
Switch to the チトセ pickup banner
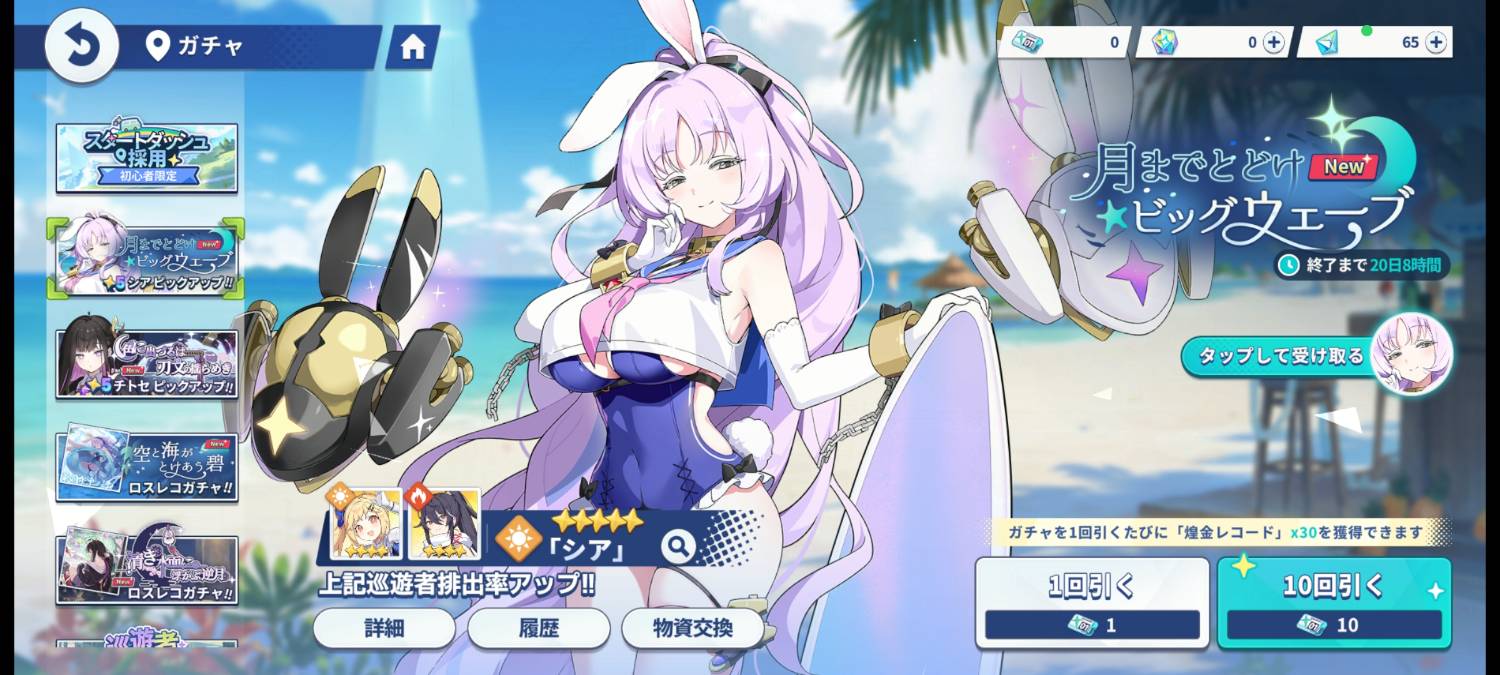tap(147, 358)
